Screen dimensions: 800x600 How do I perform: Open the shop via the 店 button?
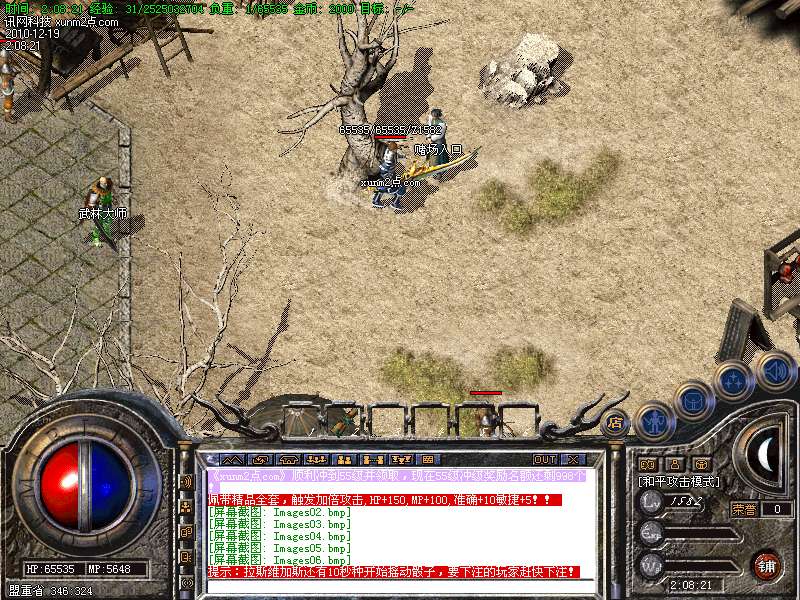[615, 421]
